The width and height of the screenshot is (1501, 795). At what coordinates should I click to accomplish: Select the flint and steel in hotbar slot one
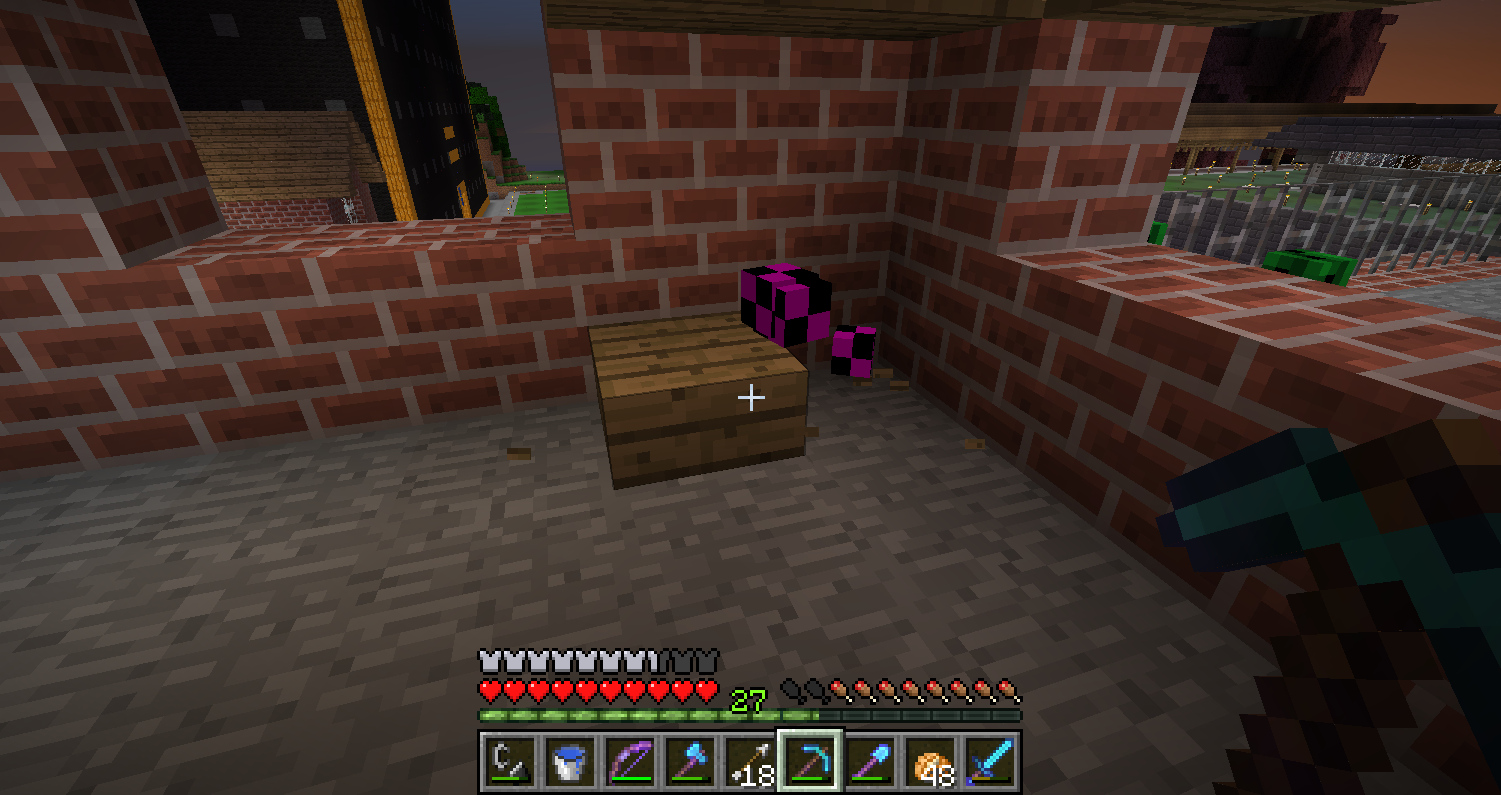(510, 760)
